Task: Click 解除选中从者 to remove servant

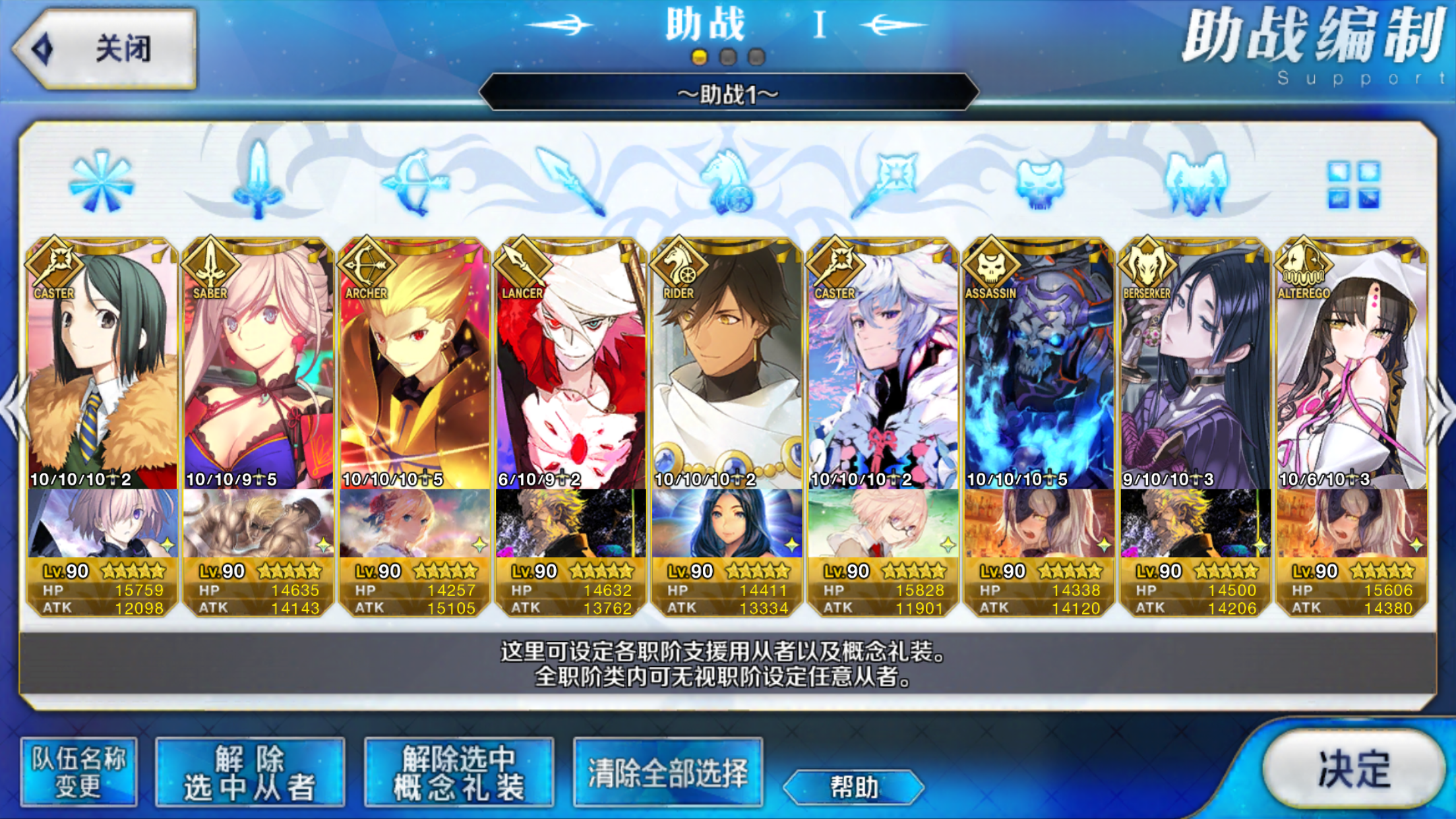Action: (x=250, y=772)
